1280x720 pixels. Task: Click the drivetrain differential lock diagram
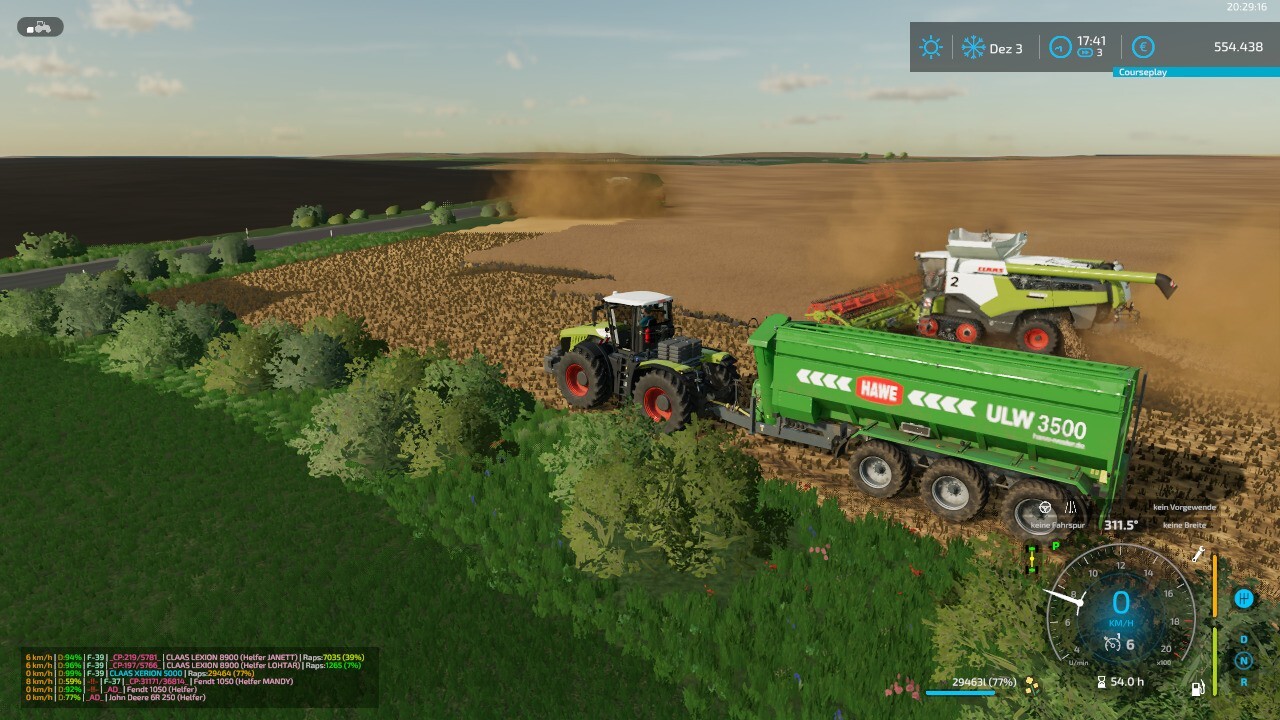[1032, 560]
